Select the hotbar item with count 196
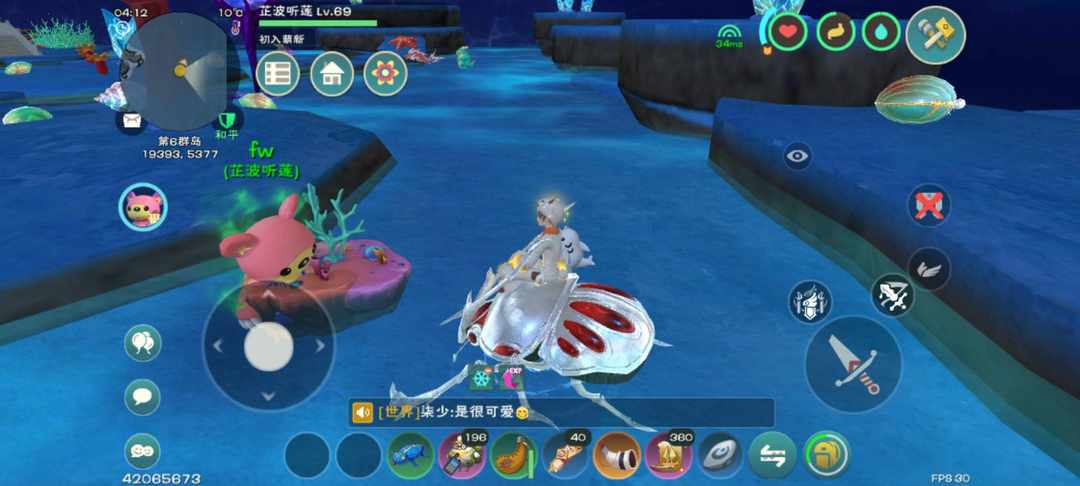The image size is (1080, 486). pos(462,456)
